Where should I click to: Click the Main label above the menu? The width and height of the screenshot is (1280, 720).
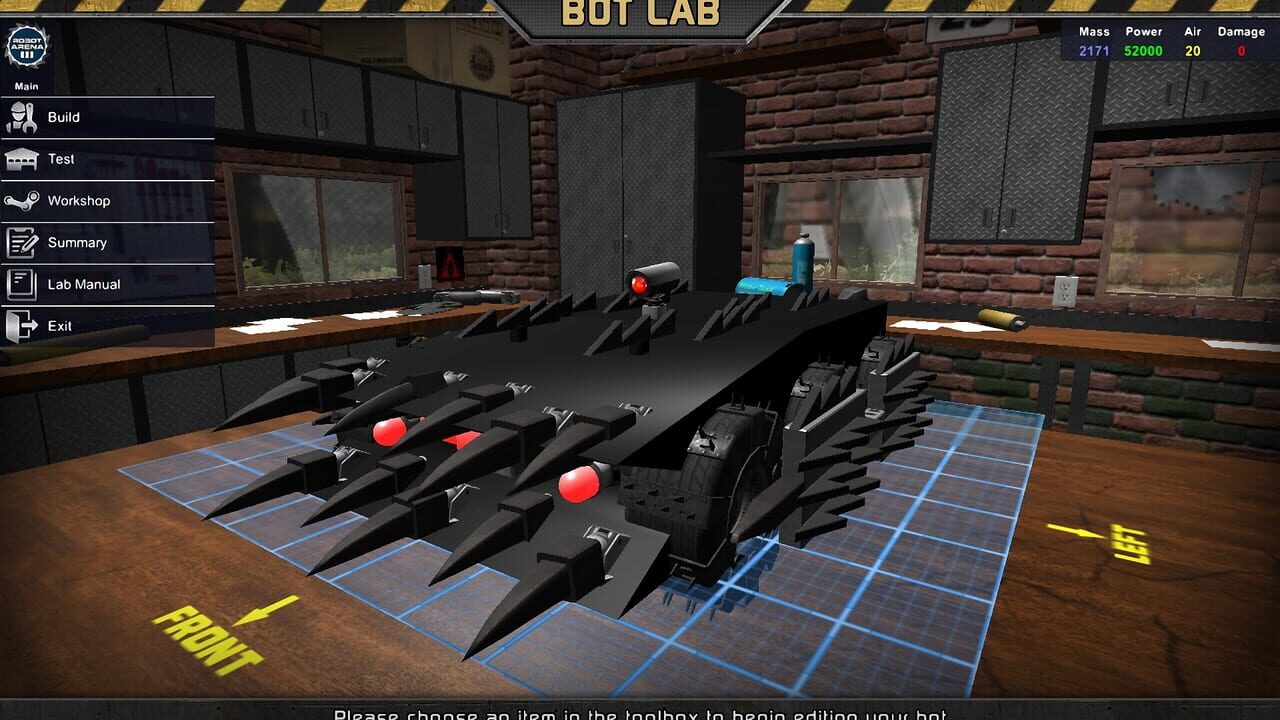click(x=26, y=85)
